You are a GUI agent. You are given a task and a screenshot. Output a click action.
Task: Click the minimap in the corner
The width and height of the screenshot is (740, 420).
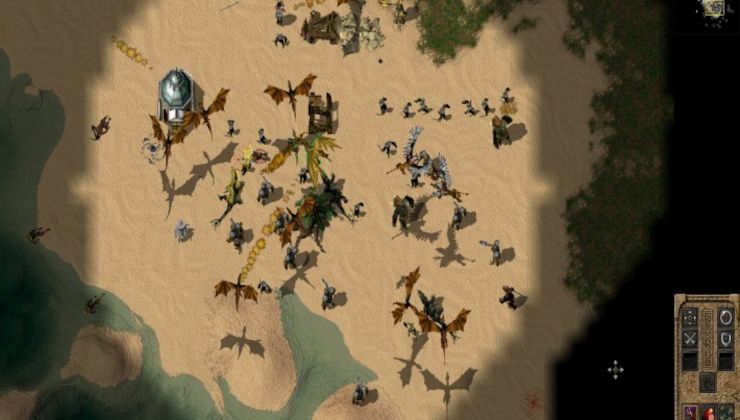point(713,8)
